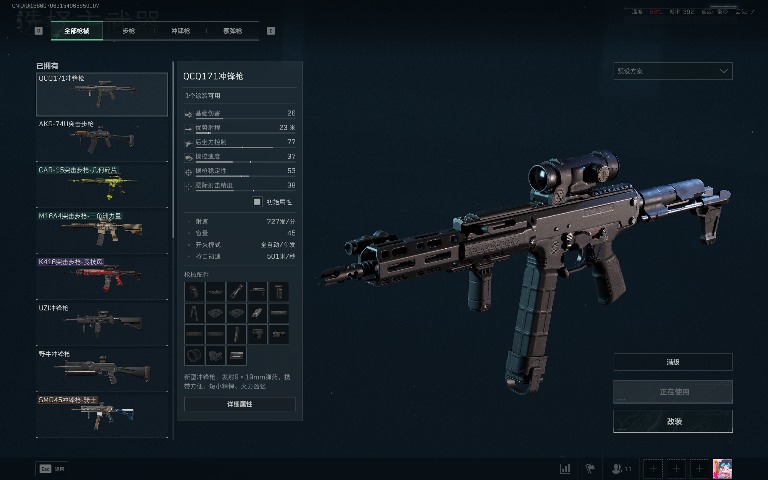
Task: Select the QCQ171 submachine gun row
Action: (x=102, y=94)
